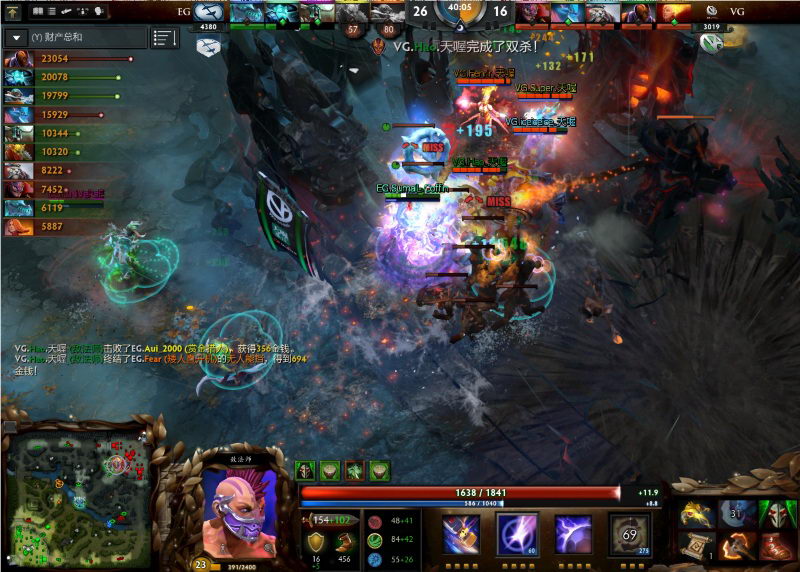Toggle the list sort button beside the dropdown
The width and height of the screenshot is (800, 572).
[x=165, y=38]
